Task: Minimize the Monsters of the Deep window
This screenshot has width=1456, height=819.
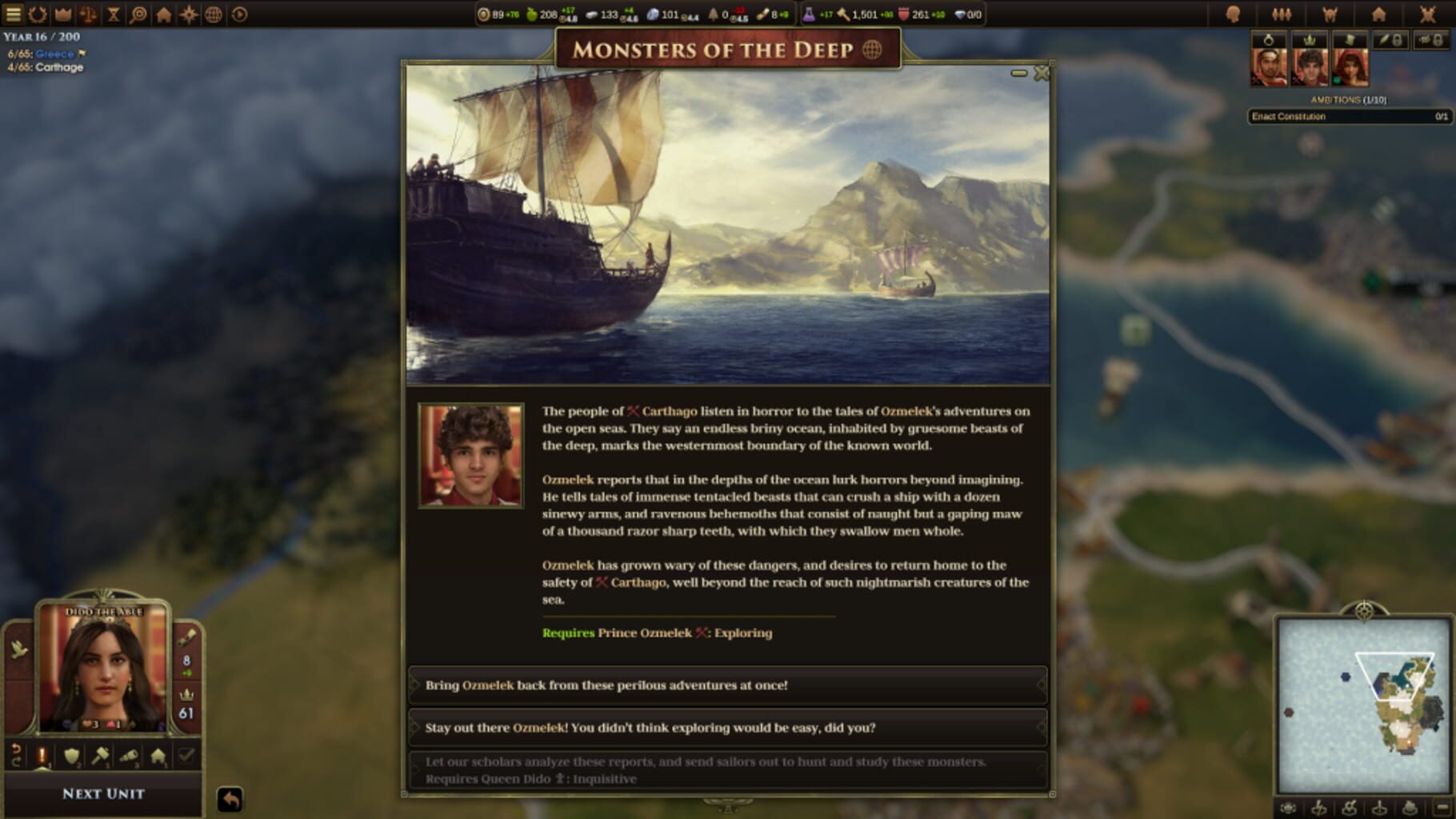Action: (x=1019, y=72)
